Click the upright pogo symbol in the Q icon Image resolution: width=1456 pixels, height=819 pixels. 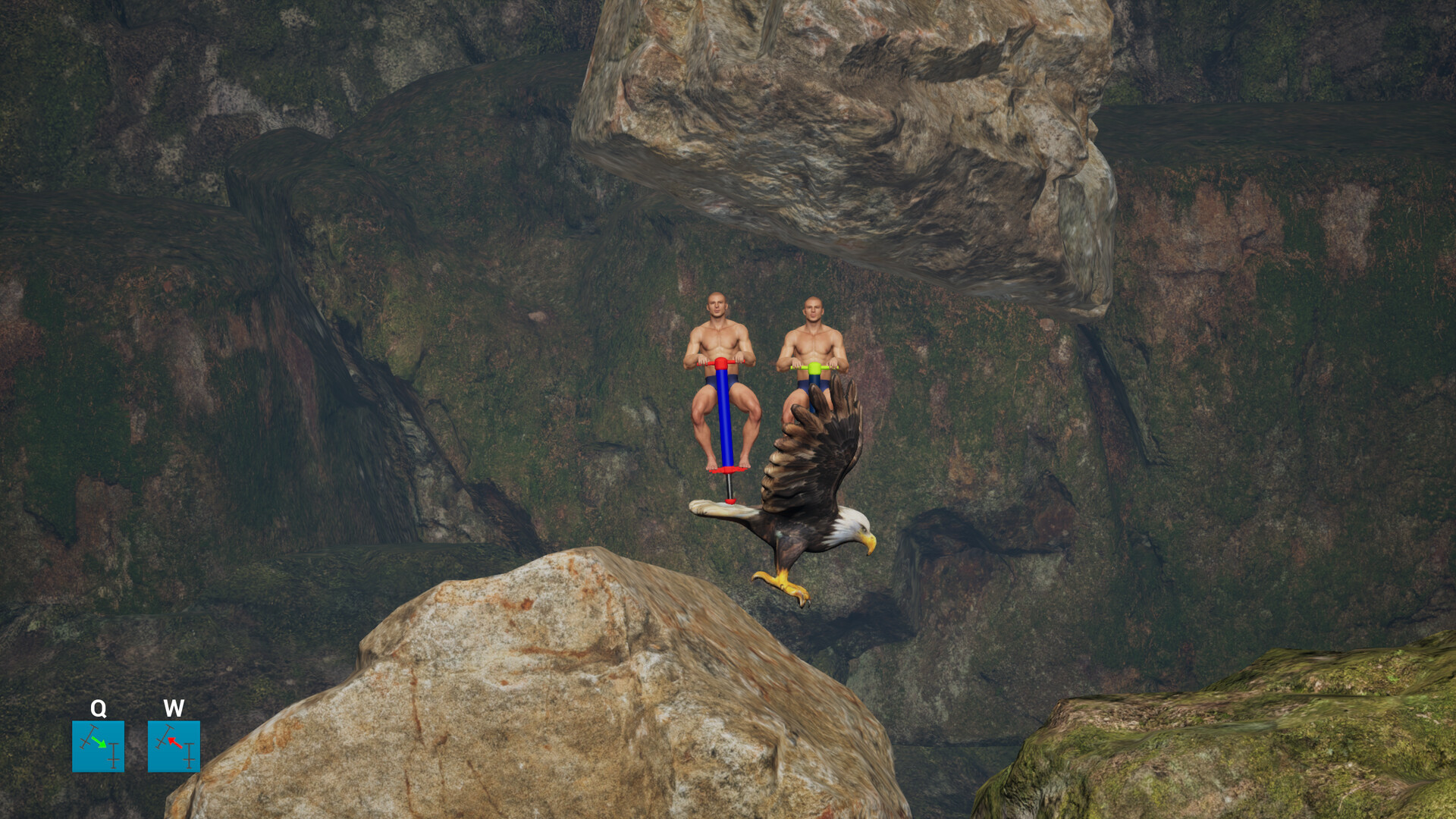(113, 755)
